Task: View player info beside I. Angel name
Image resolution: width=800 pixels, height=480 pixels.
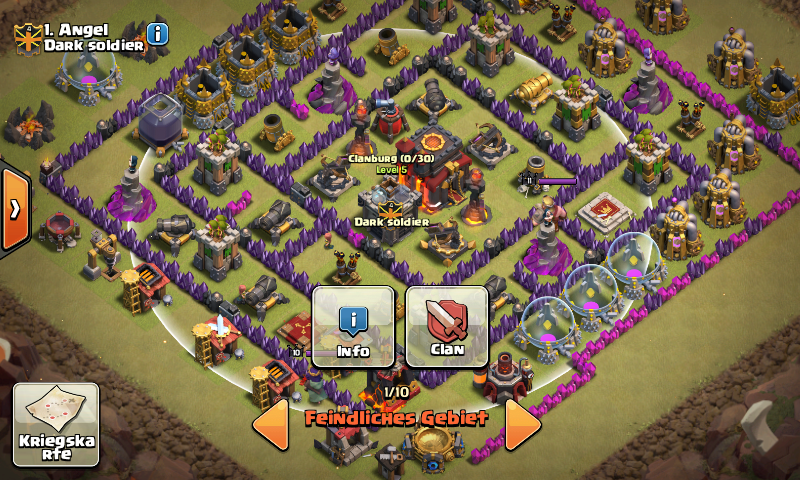Action: pos(158,35)
